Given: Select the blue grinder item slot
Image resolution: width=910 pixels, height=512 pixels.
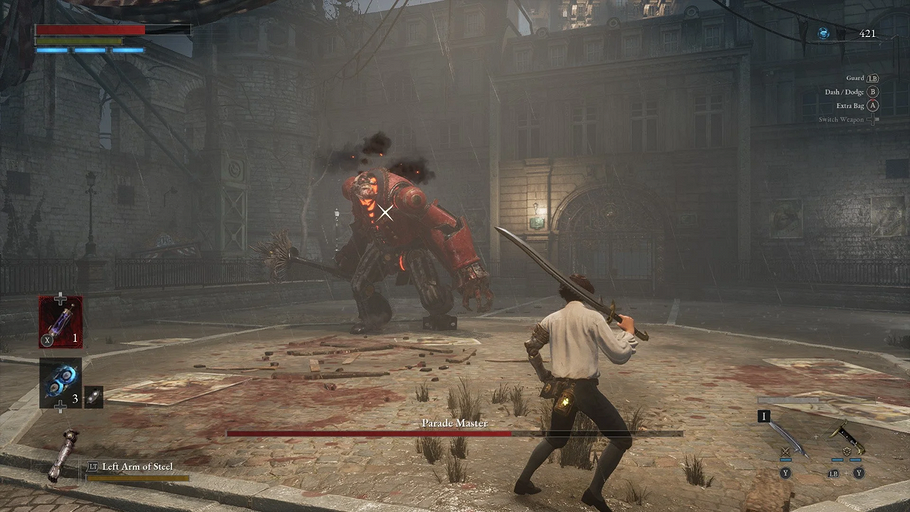Looking at the screenshot, I should 60,383.
